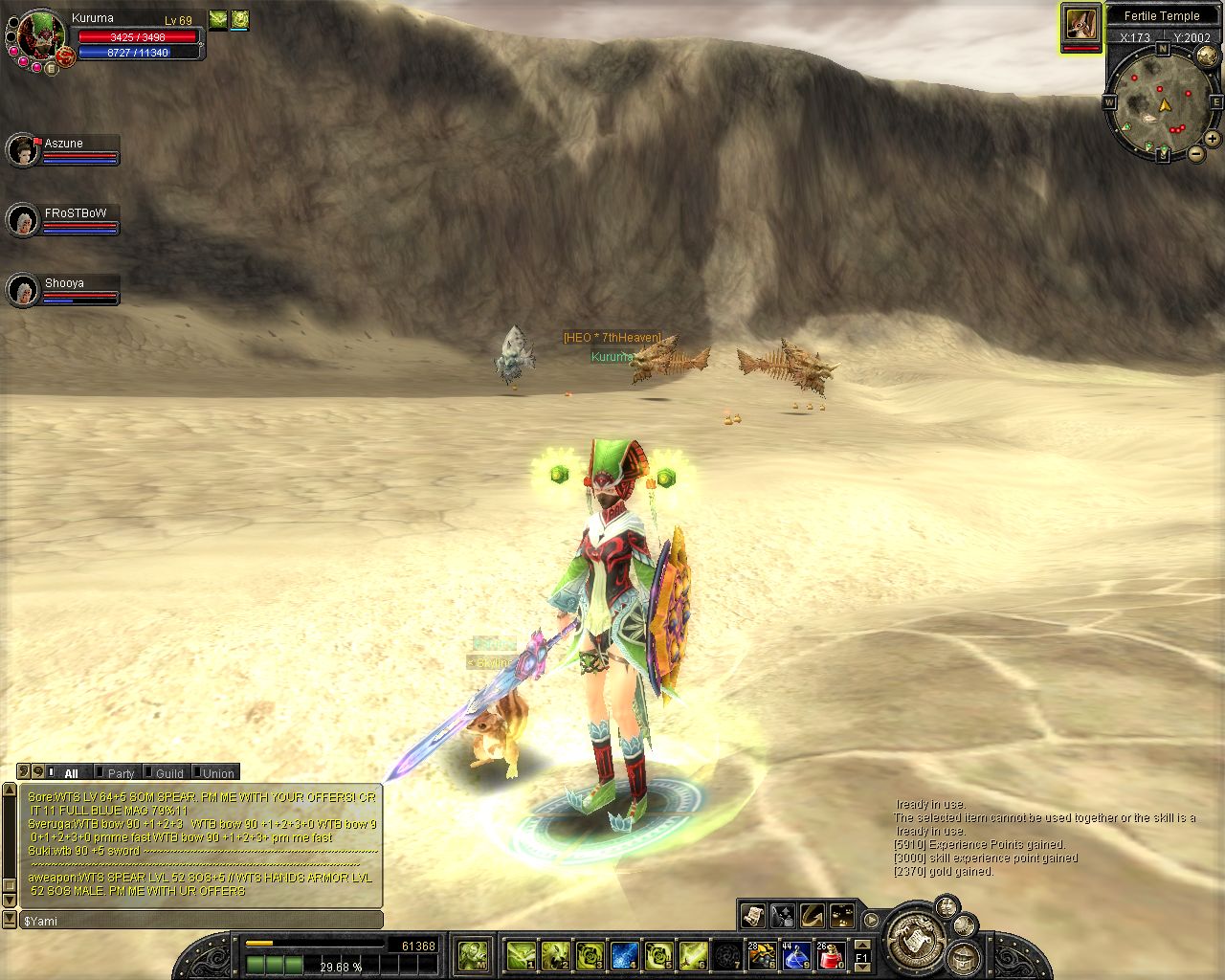
Task: Select the targeted pet portrait beside the minimap
Action: (1080, 25)
